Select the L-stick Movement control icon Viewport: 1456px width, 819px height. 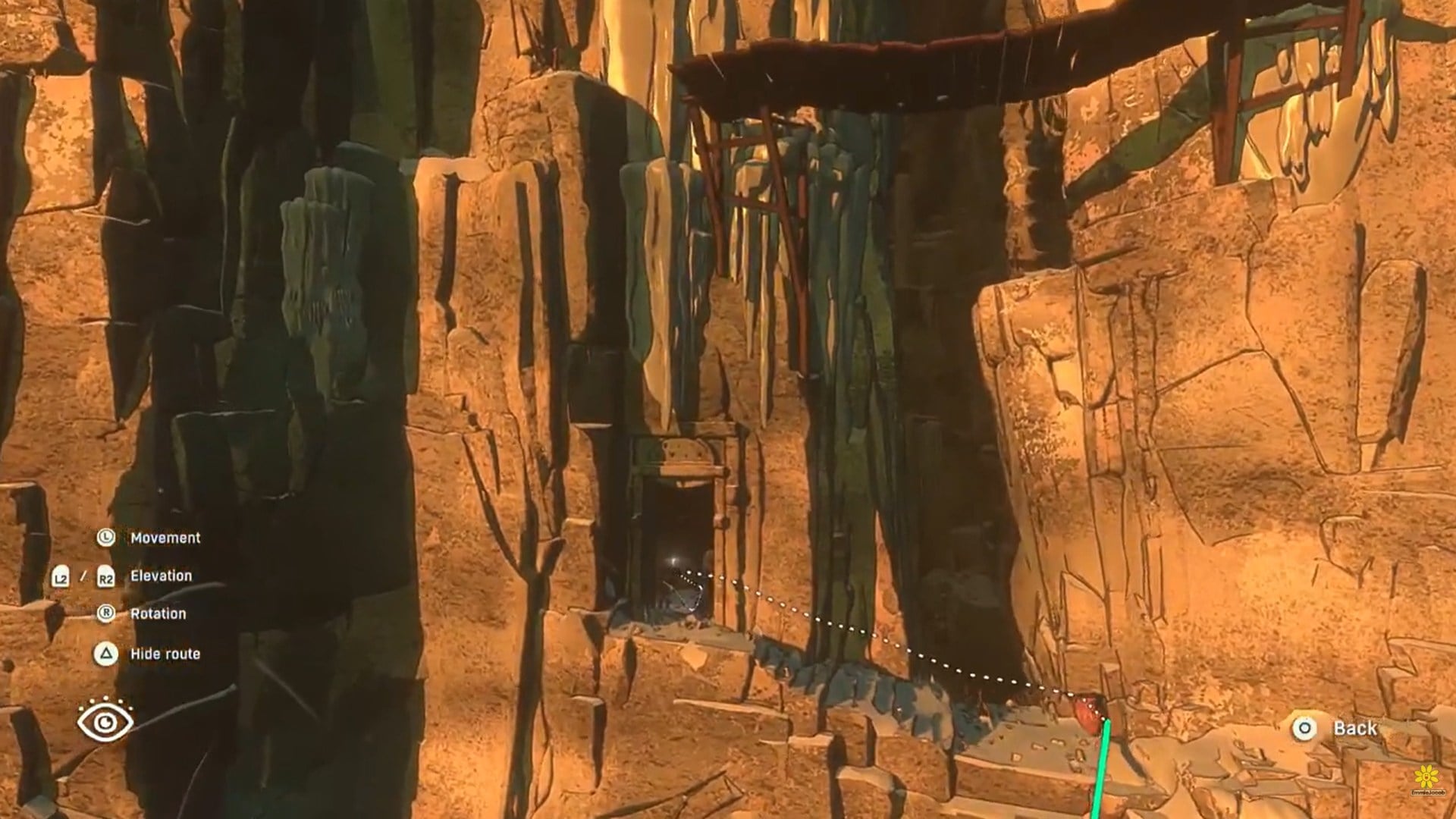(106, 538)
